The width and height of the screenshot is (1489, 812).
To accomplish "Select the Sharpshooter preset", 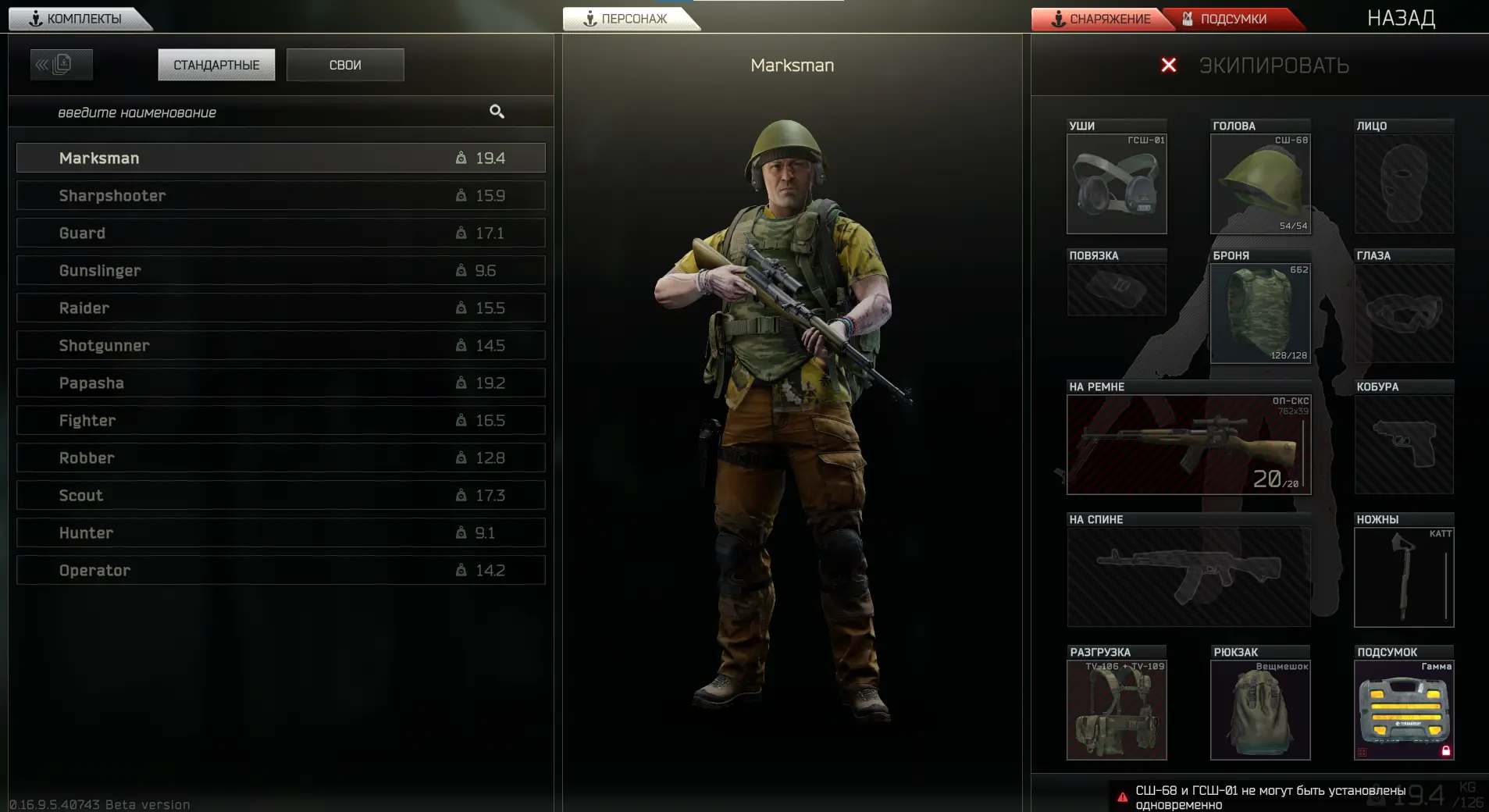I will click(280, 195).
